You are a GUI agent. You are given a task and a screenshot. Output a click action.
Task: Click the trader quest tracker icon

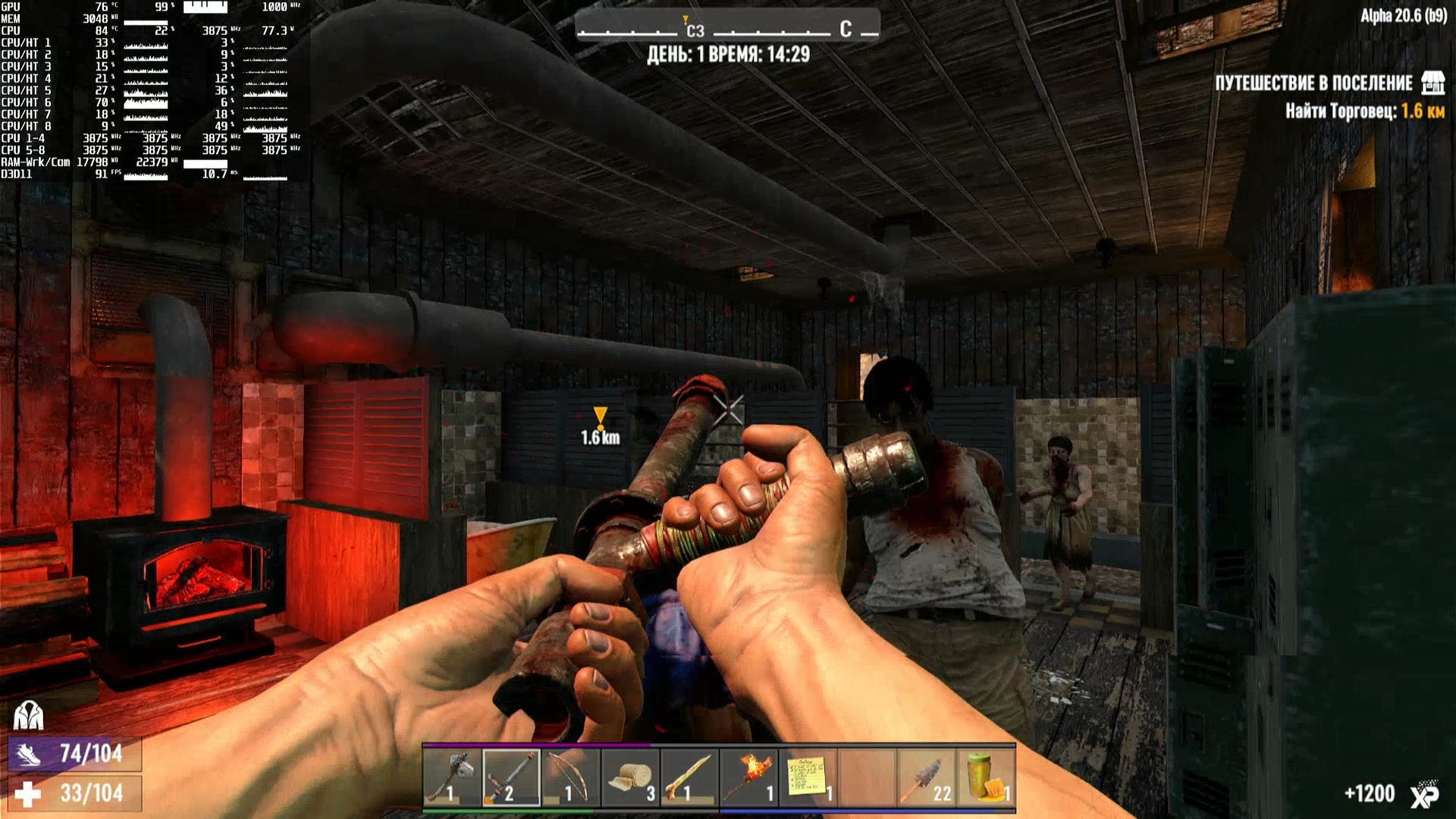[x=1432, y=83]
